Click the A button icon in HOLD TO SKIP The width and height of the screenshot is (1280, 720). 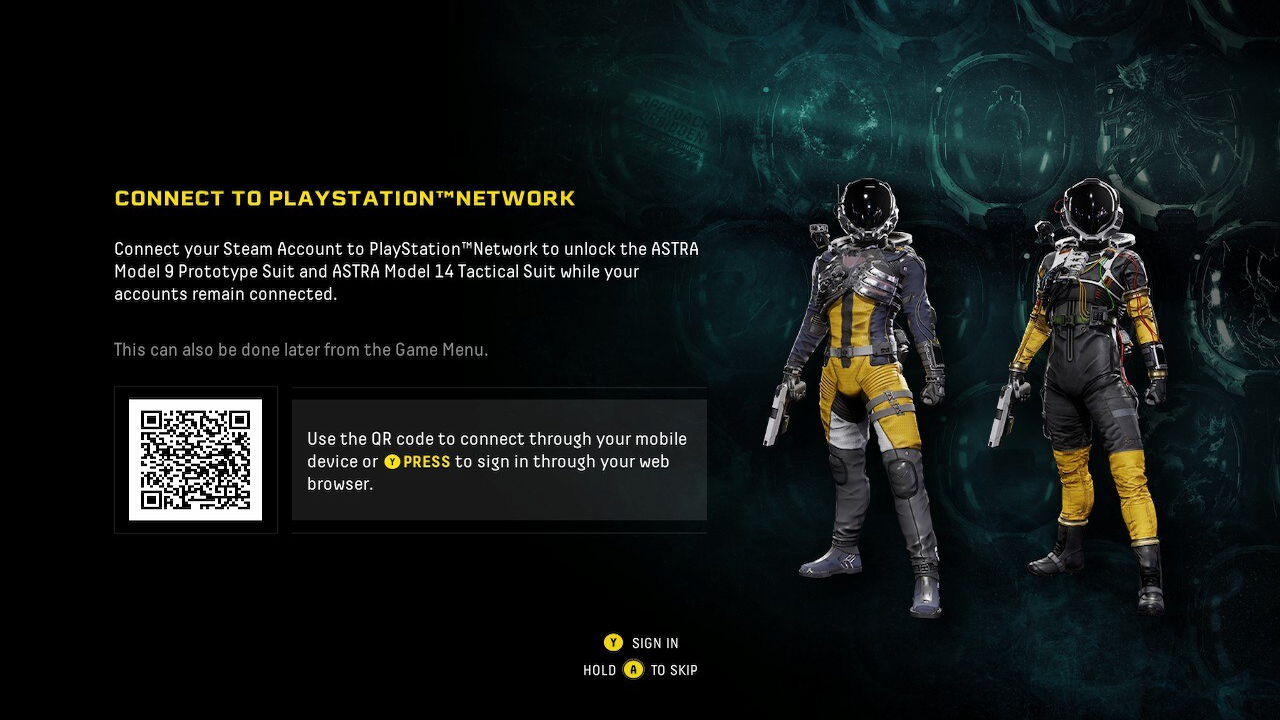pyautogui.click(x=634, y=670)
